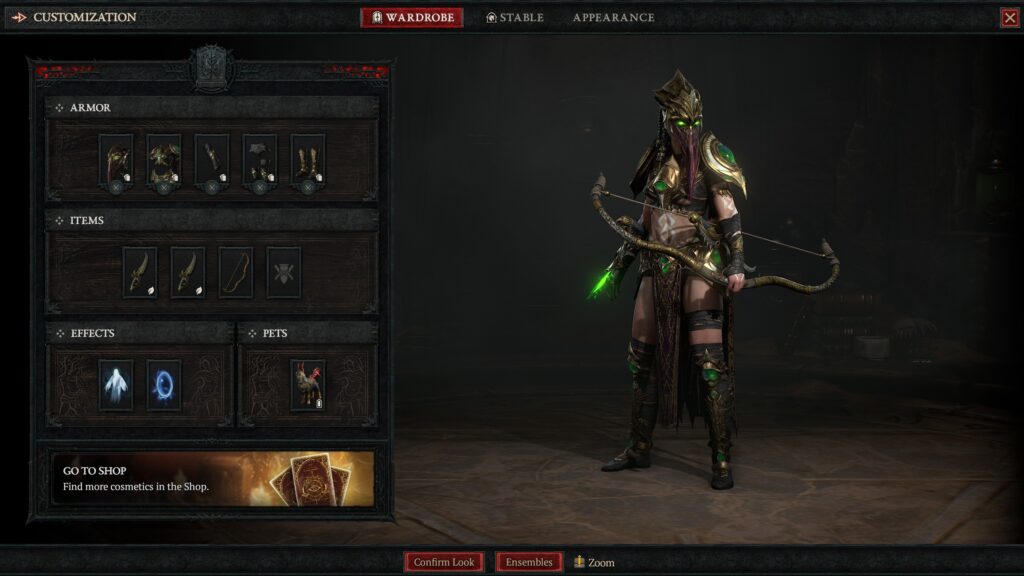Confirm Look for the character

pyautogui.click(x=444, y=562)
